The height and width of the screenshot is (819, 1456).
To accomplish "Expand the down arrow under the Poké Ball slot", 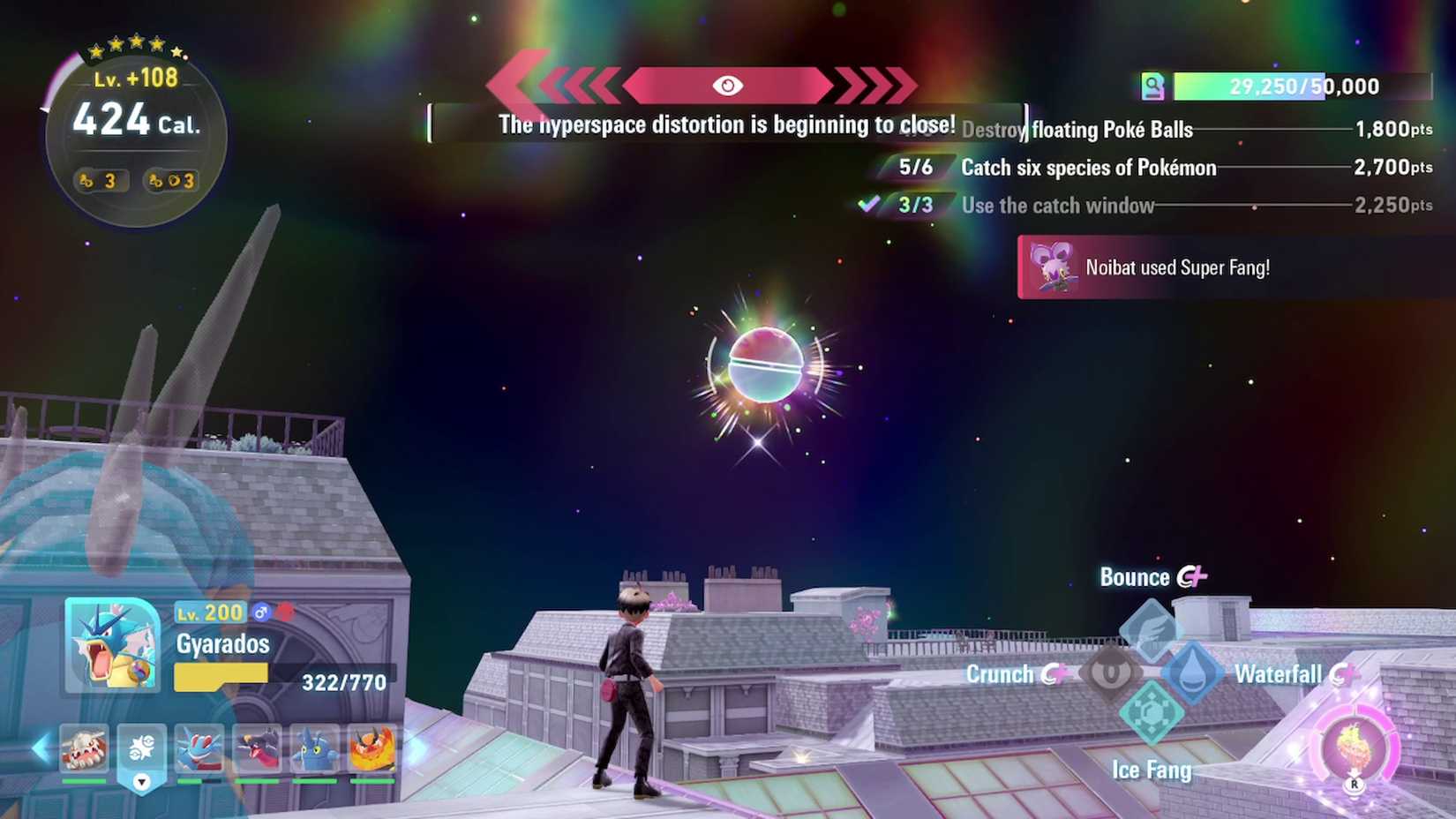I will [140, 781].
